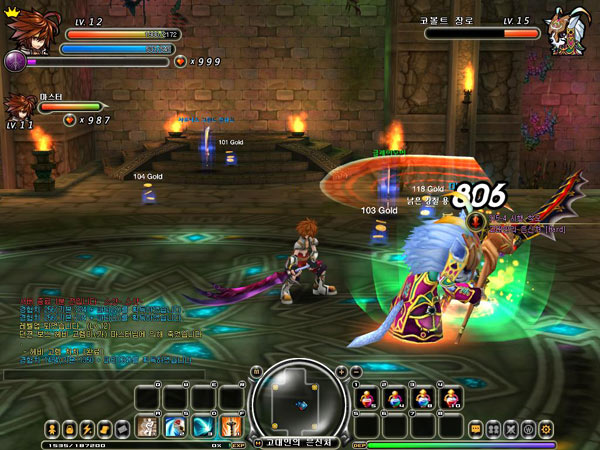Activate the white figure skill icon
Screen dimensions: 600x450
(x=146, y=427)
